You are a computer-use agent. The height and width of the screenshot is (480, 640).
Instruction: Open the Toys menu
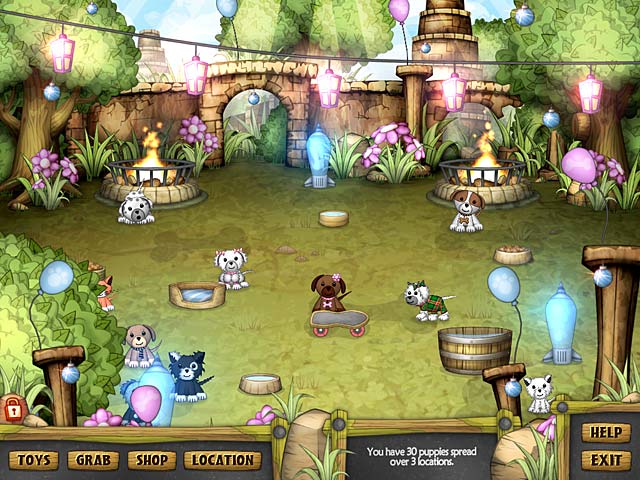(33, 460)
